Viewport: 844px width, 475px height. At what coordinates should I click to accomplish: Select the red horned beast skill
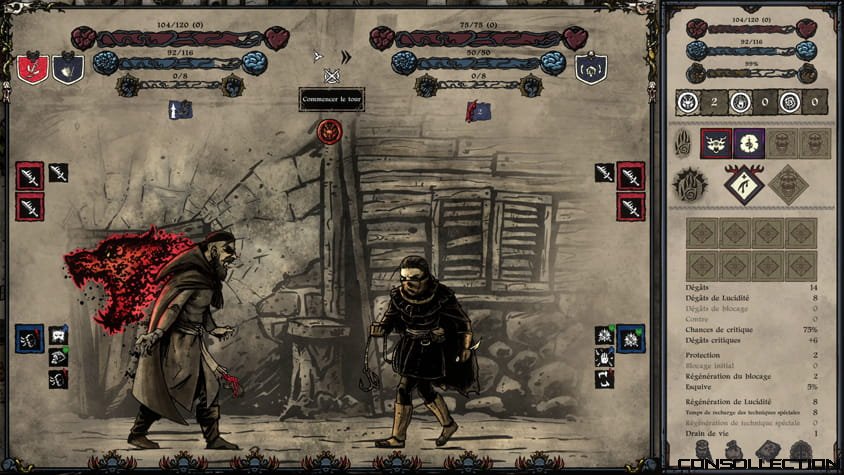(716, 143)
